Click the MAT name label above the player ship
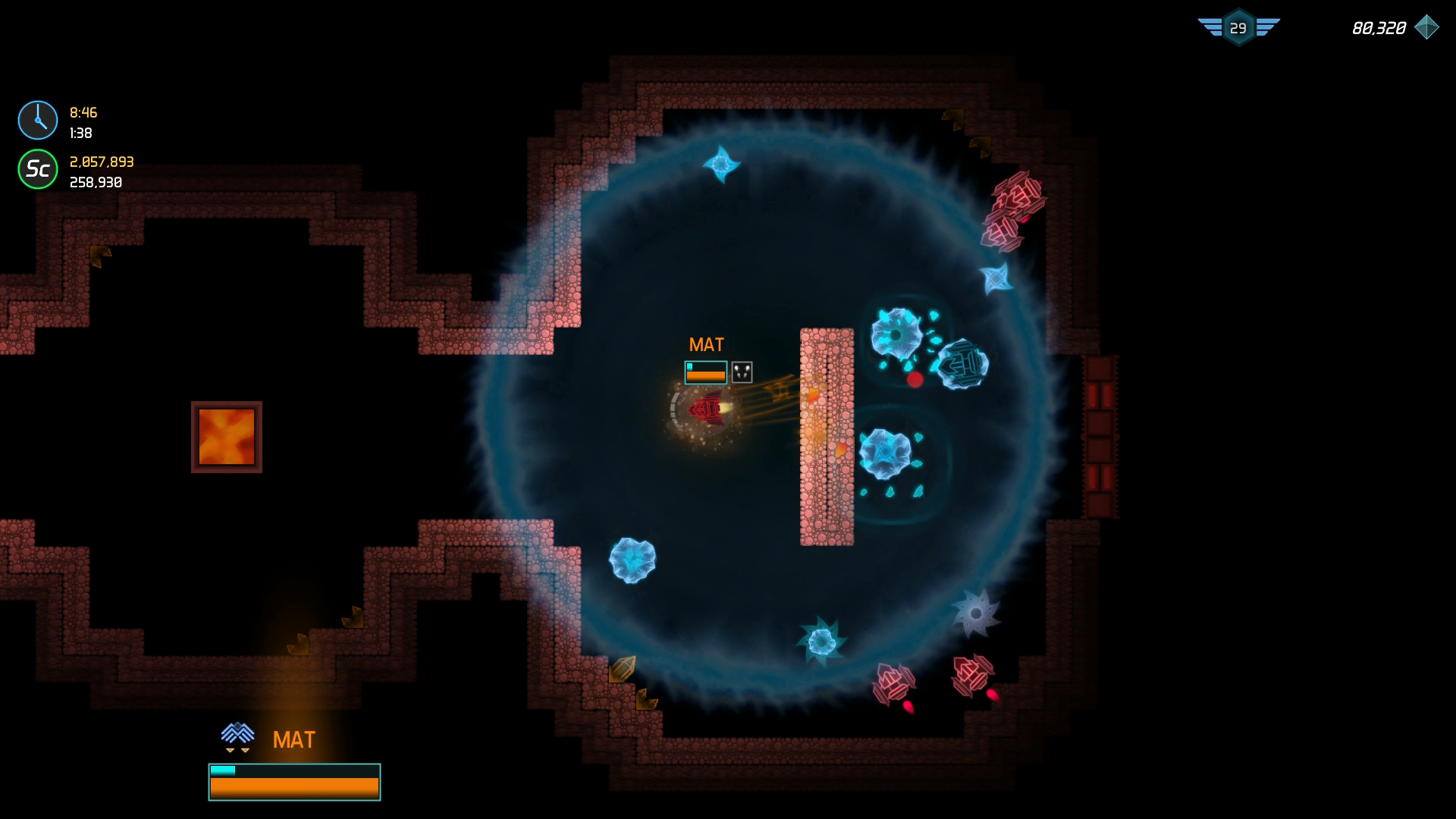This screenshot has height=819, width=1456. pyautogui.click(x=706, y=345)
